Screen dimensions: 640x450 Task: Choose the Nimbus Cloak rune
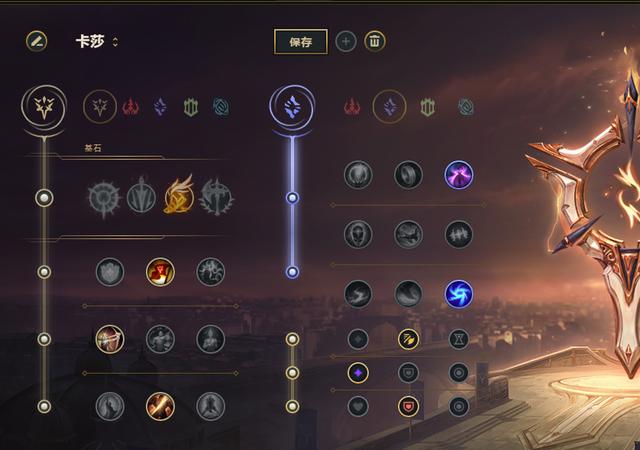coord(459,175)
